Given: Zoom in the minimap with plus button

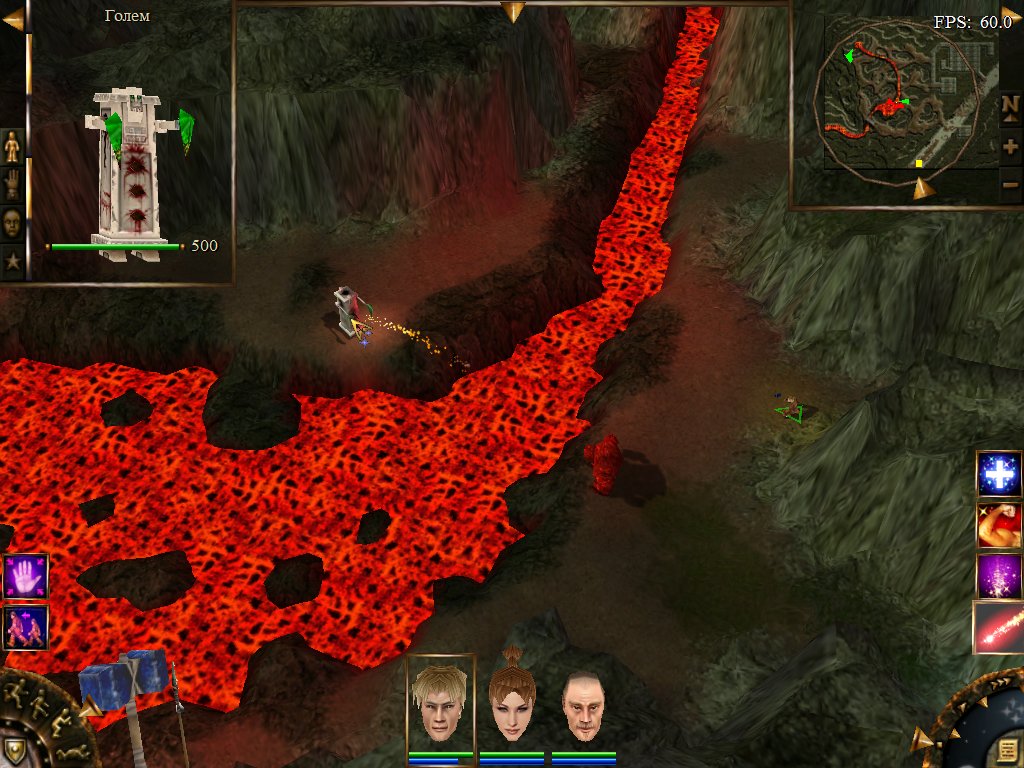Looking at the screenshot, I should [x=1010, y=146].
